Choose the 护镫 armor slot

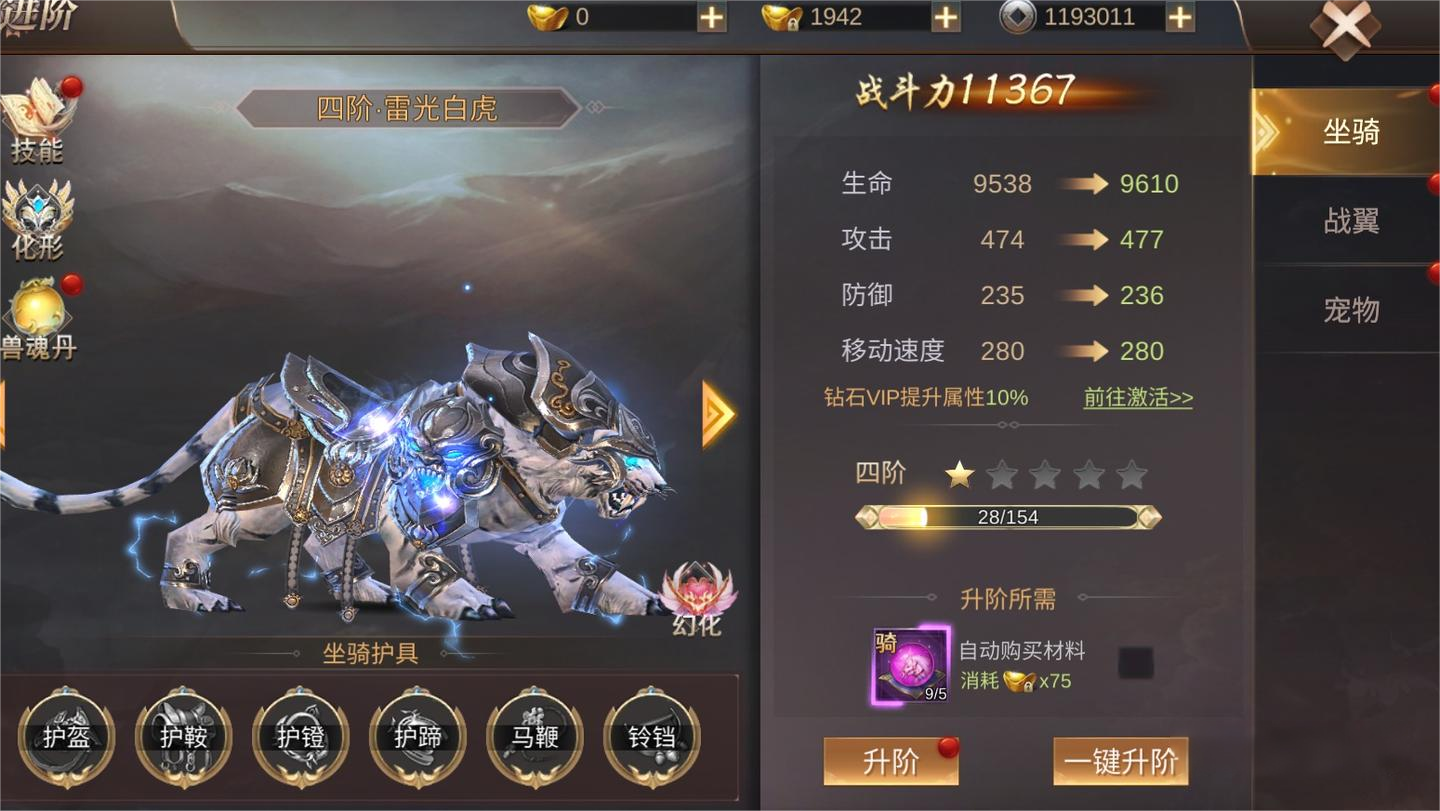[301, 738]
